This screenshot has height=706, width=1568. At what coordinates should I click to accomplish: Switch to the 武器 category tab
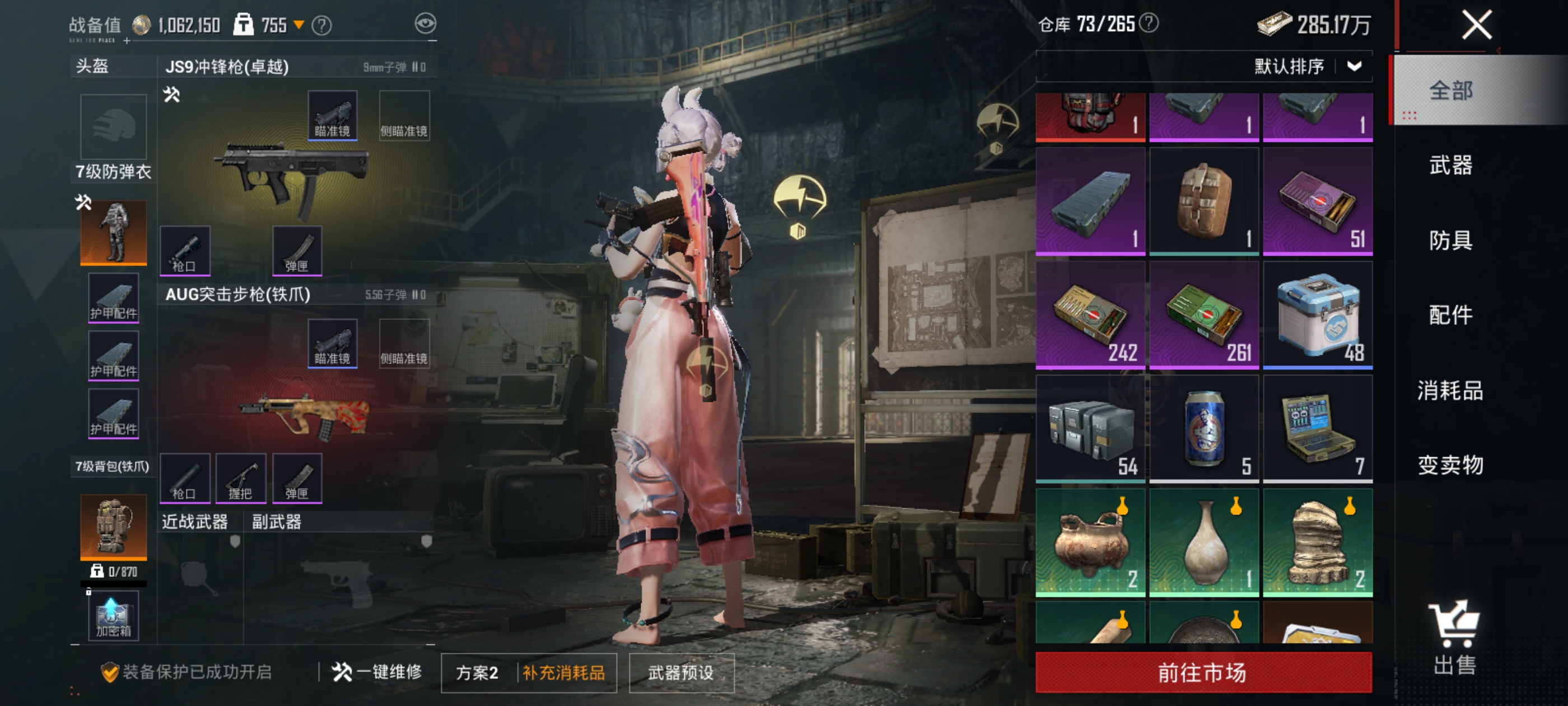pos(1450,165)
